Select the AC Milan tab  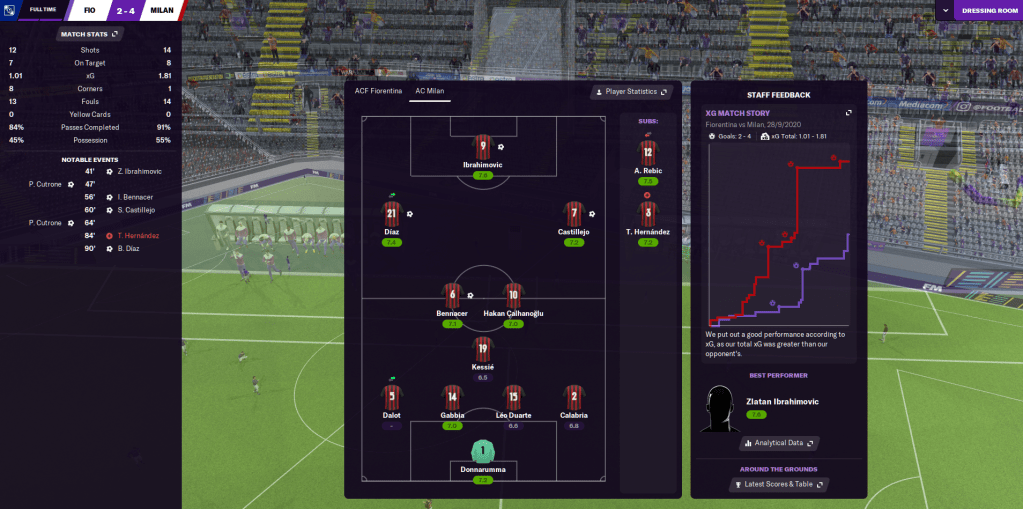point(430,92)
